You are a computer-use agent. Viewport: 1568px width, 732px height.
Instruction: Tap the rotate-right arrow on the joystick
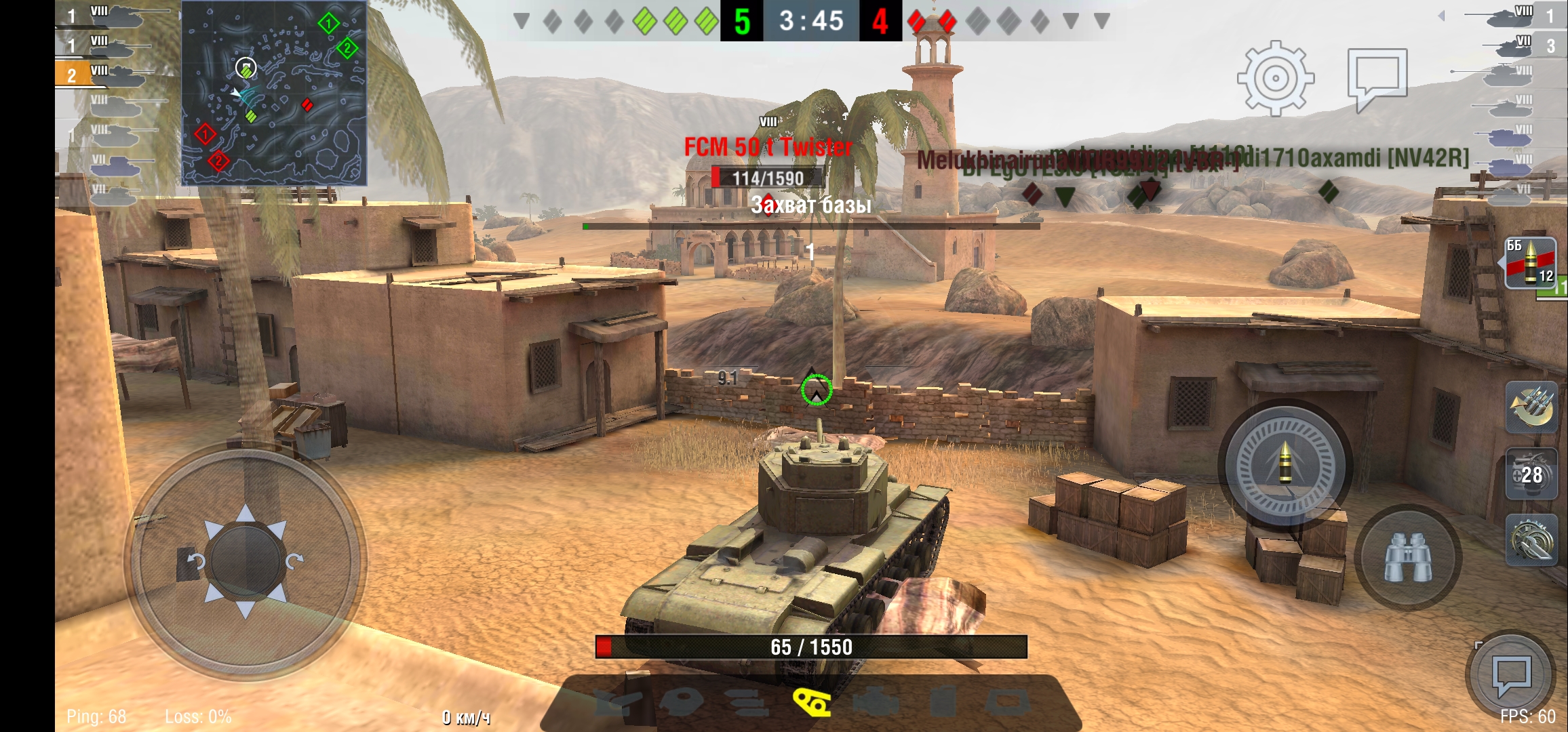click(x=294, y=561)
